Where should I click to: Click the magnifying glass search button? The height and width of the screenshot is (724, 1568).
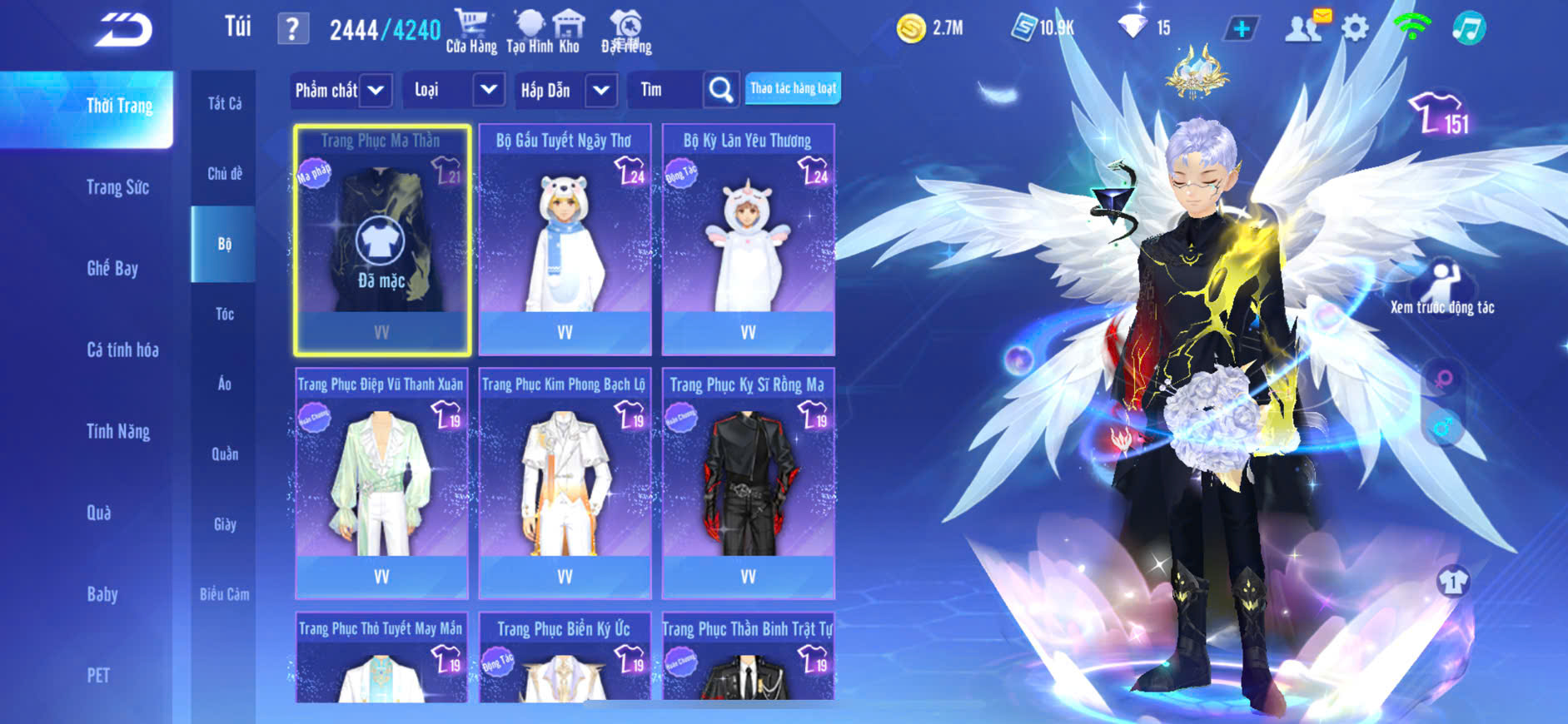(721, 90)
